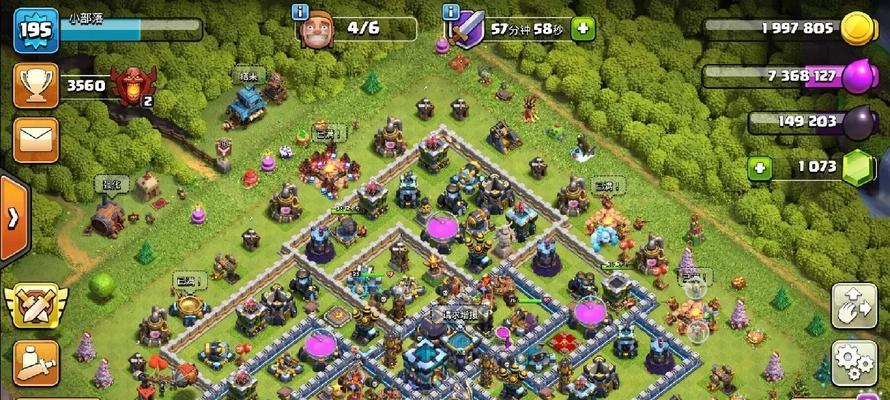Select the dark elixir drop icon
The width and height of the screenshot is (890, 400).
pyautogui.click(x=858, y=123)
